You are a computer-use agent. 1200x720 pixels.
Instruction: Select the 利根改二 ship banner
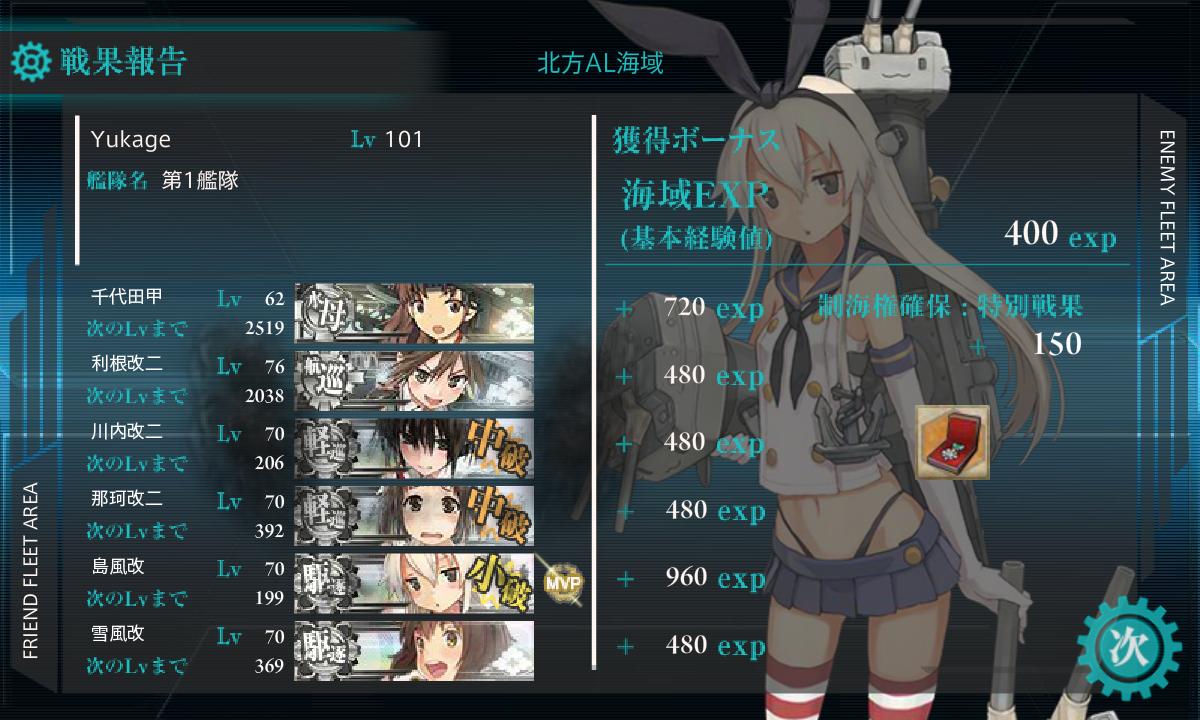pos(414,381)
